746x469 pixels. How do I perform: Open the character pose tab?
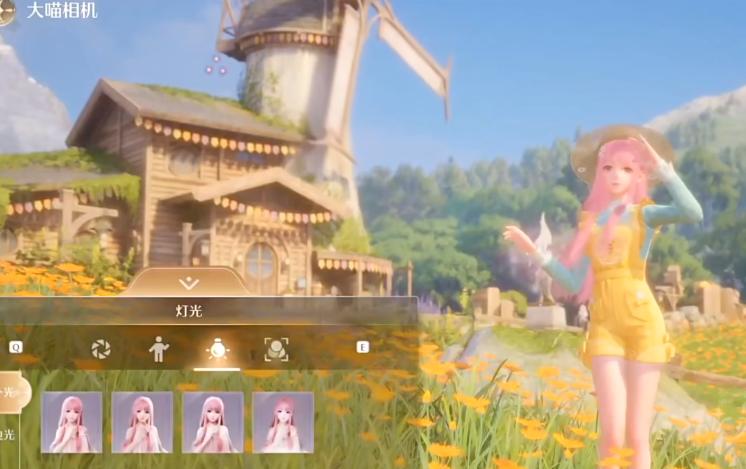pos(158,348)
